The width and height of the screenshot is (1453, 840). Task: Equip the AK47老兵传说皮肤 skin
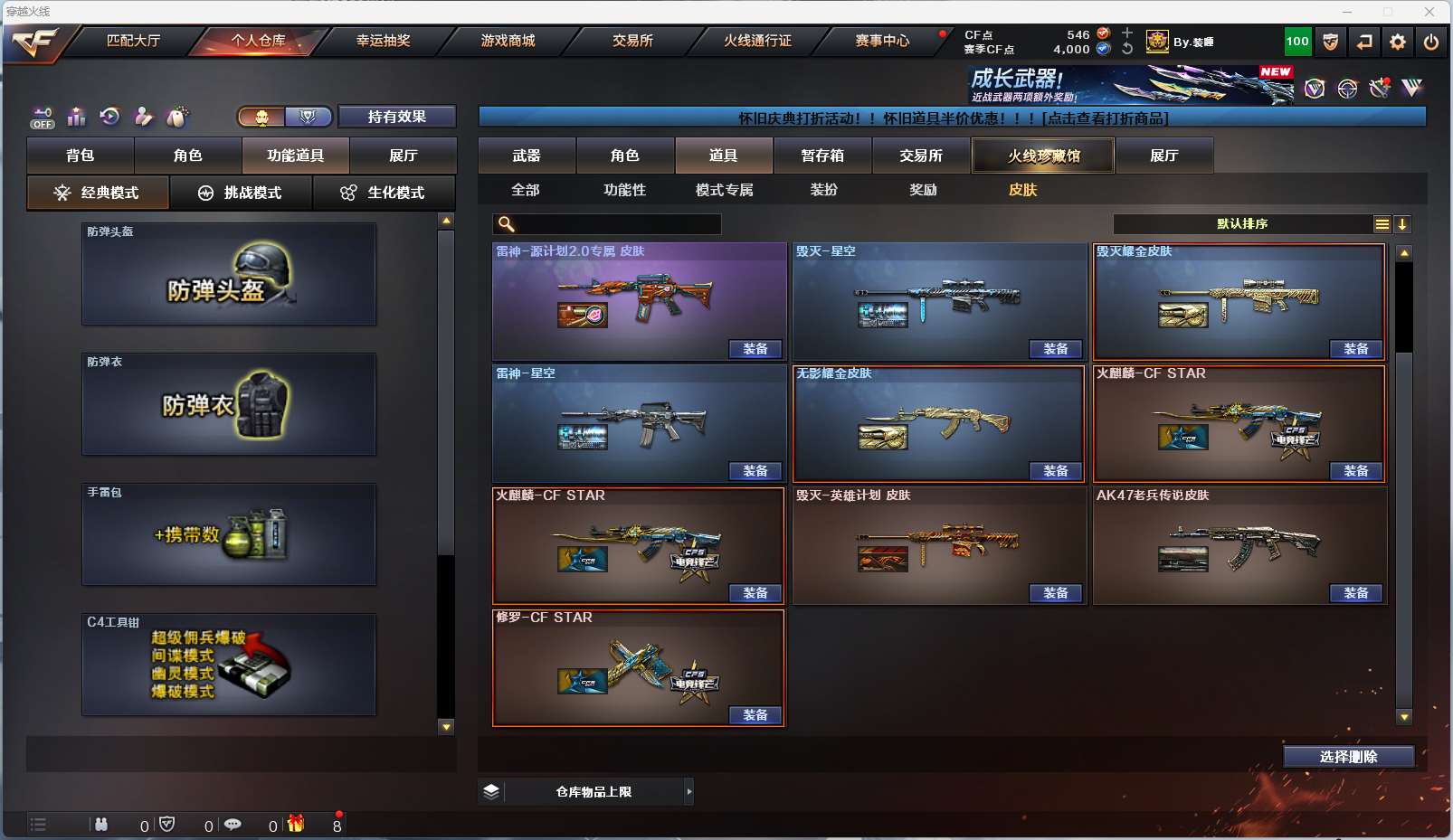[x=1355, y=593]
